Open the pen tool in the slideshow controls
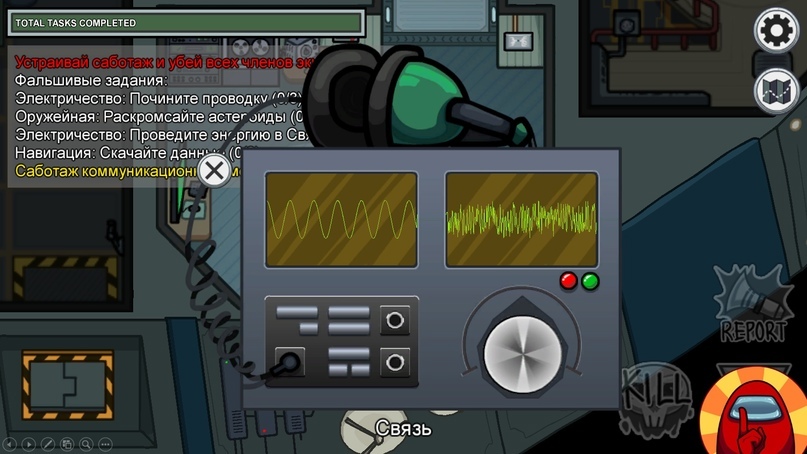 pos(47,443)
